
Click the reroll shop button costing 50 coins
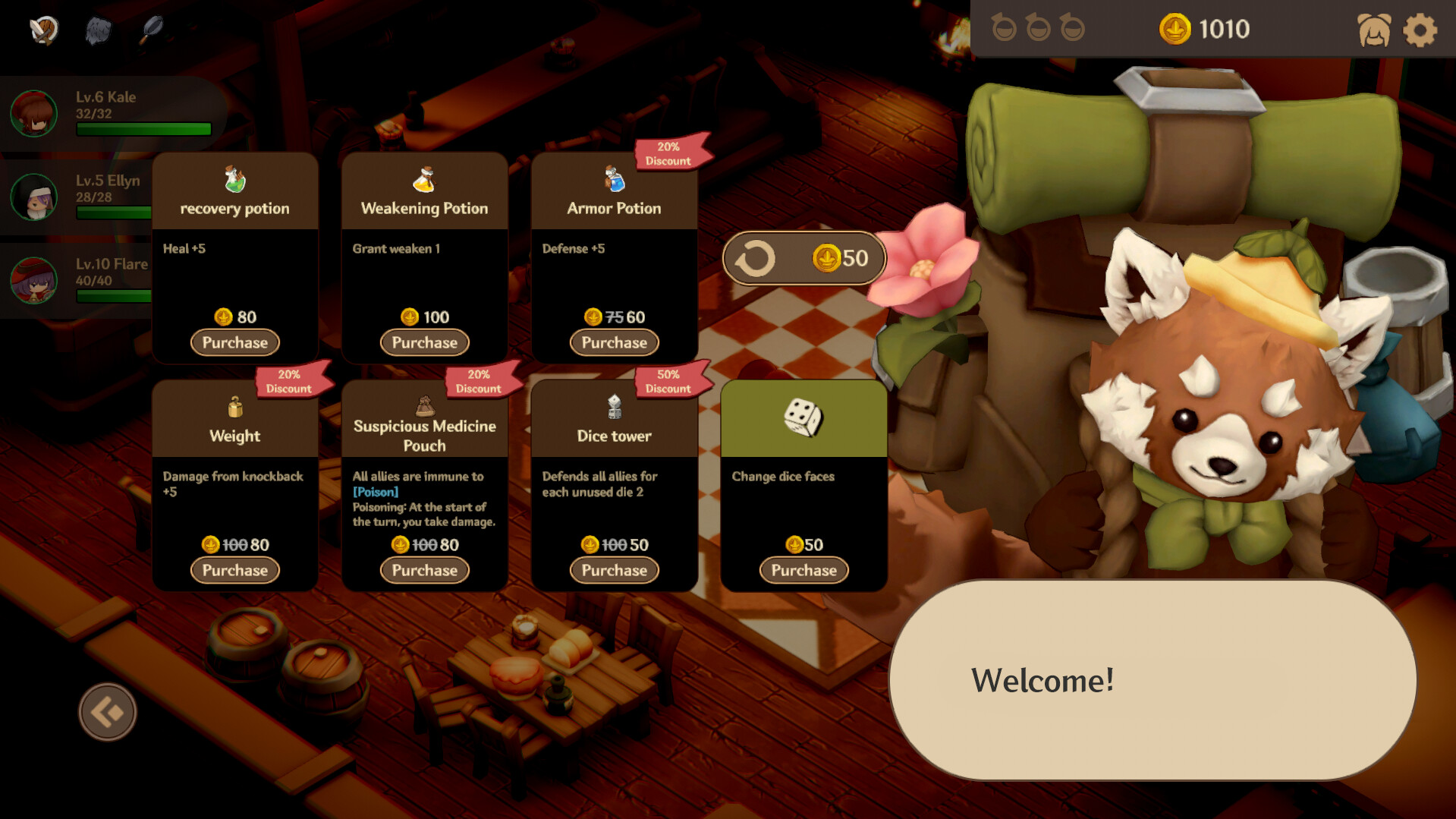coord(803,257)
